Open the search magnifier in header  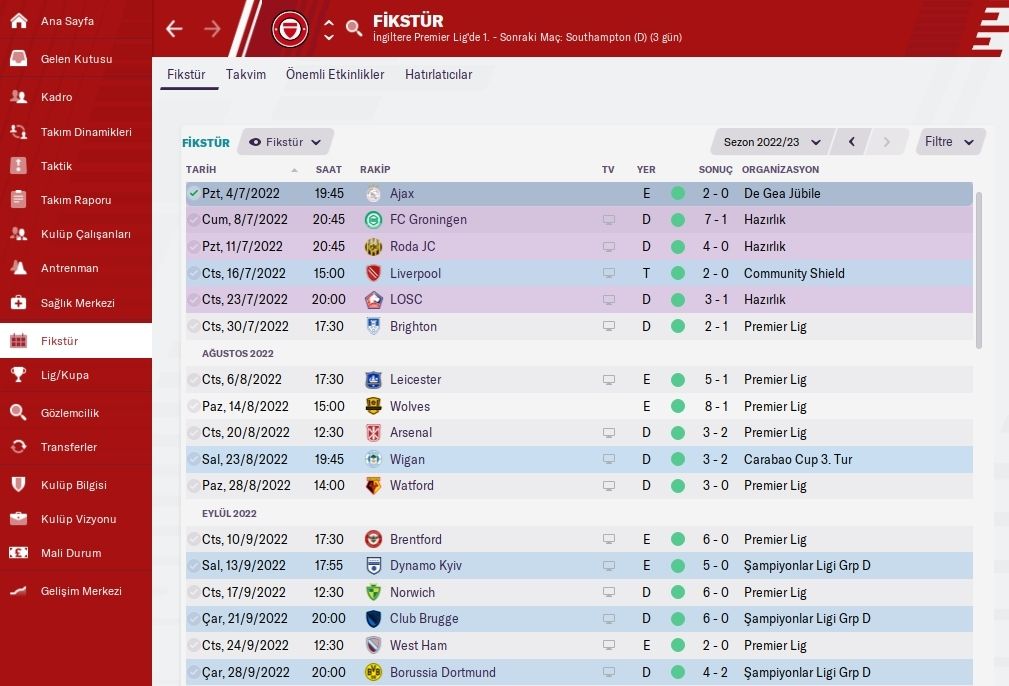coord(354,29)
